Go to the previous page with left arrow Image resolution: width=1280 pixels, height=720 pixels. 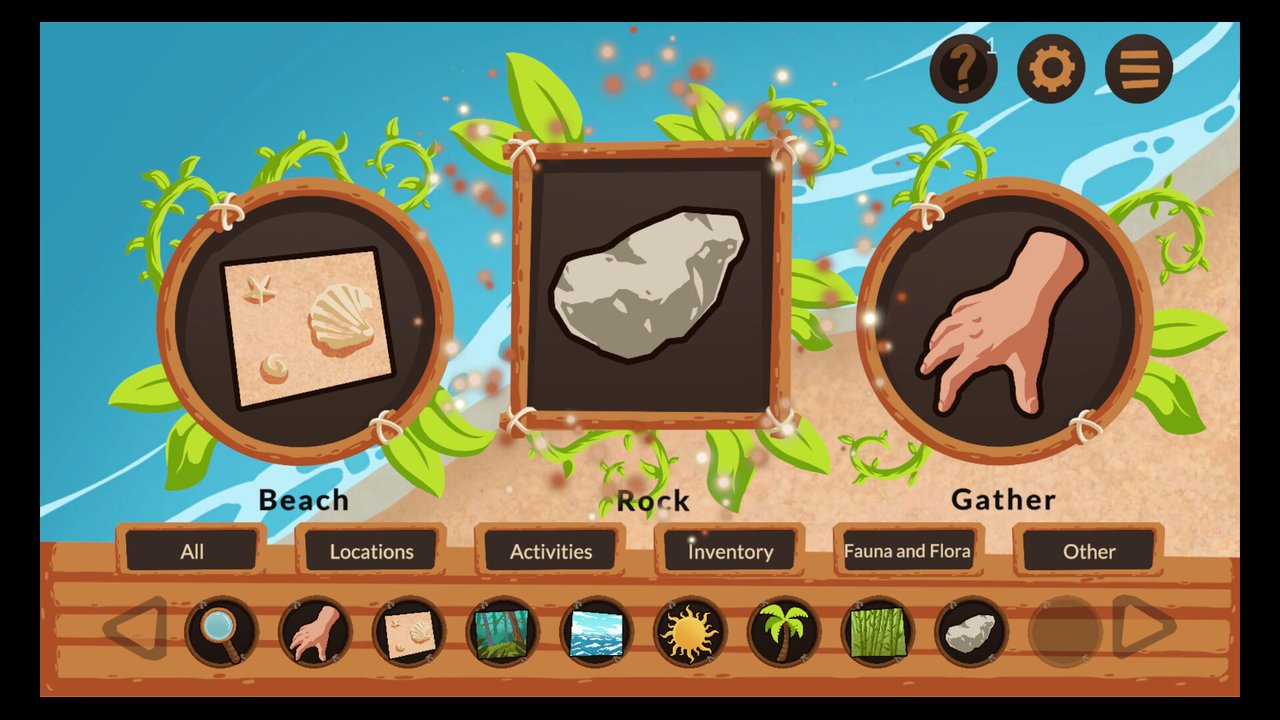(x=136, y=629)
